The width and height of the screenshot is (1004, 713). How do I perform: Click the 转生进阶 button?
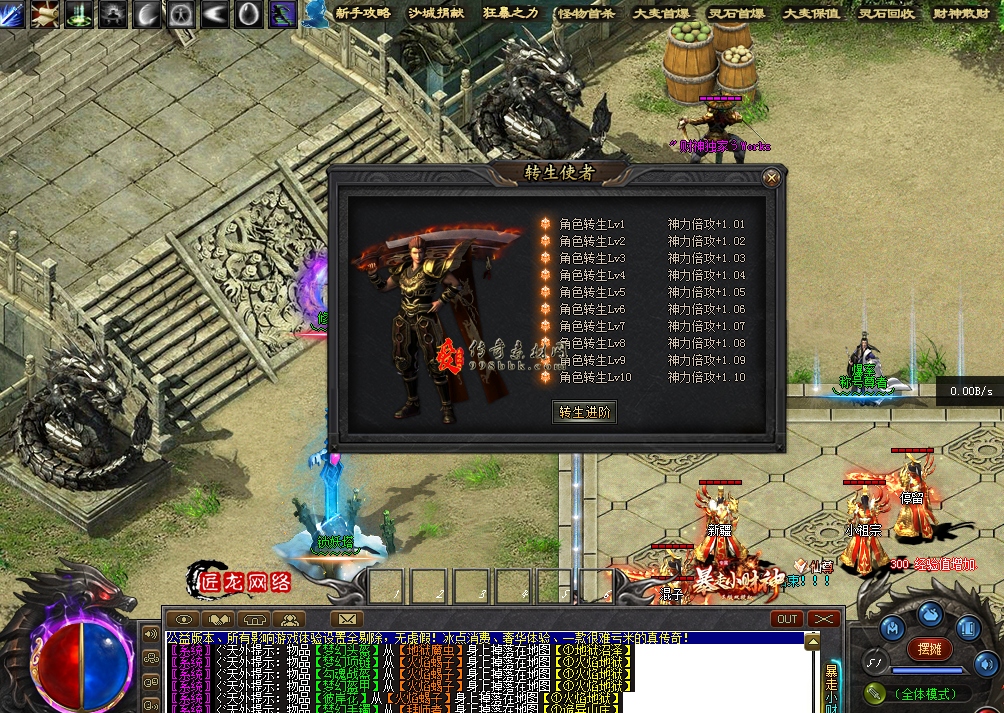click(x=584, y=411)
